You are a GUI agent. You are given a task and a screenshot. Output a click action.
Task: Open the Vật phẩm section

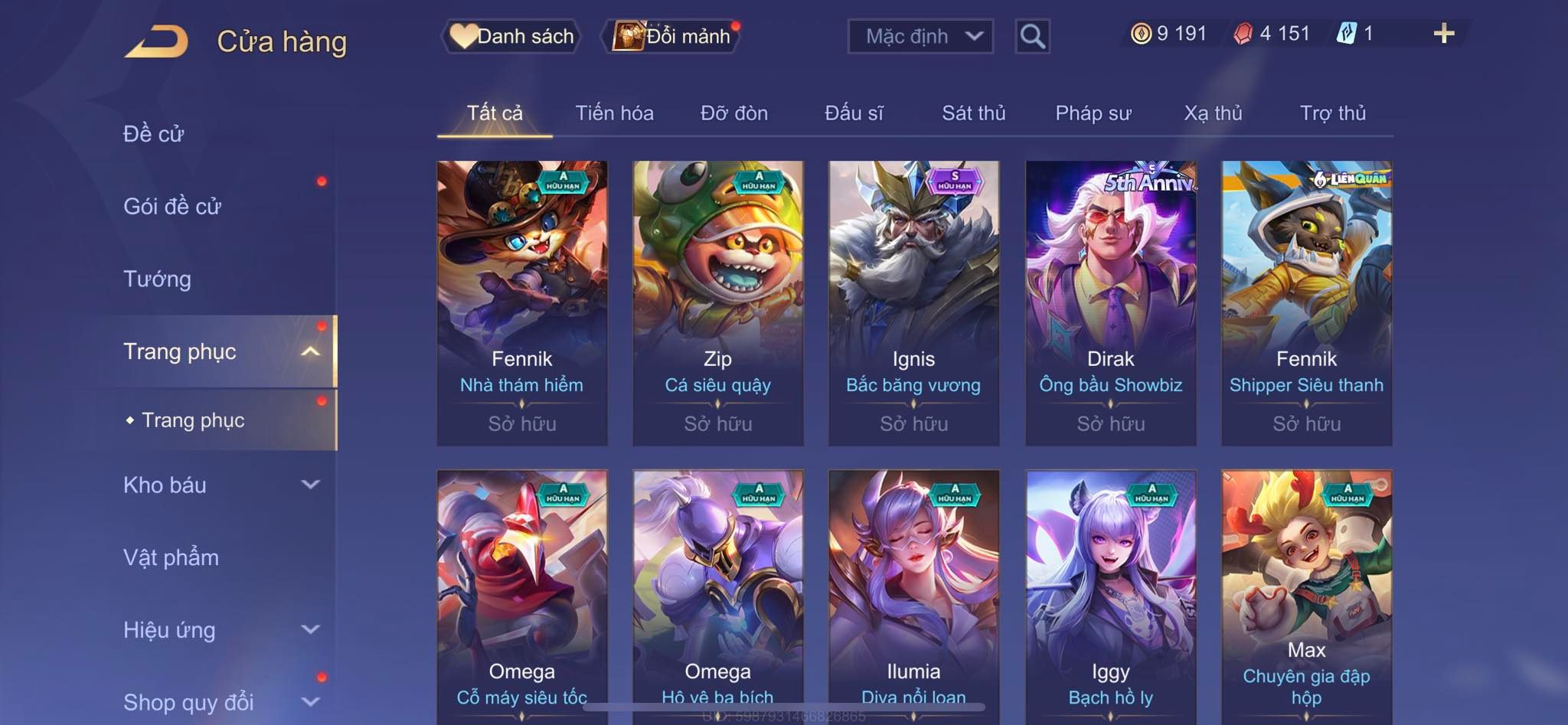(x=171, y=557)
